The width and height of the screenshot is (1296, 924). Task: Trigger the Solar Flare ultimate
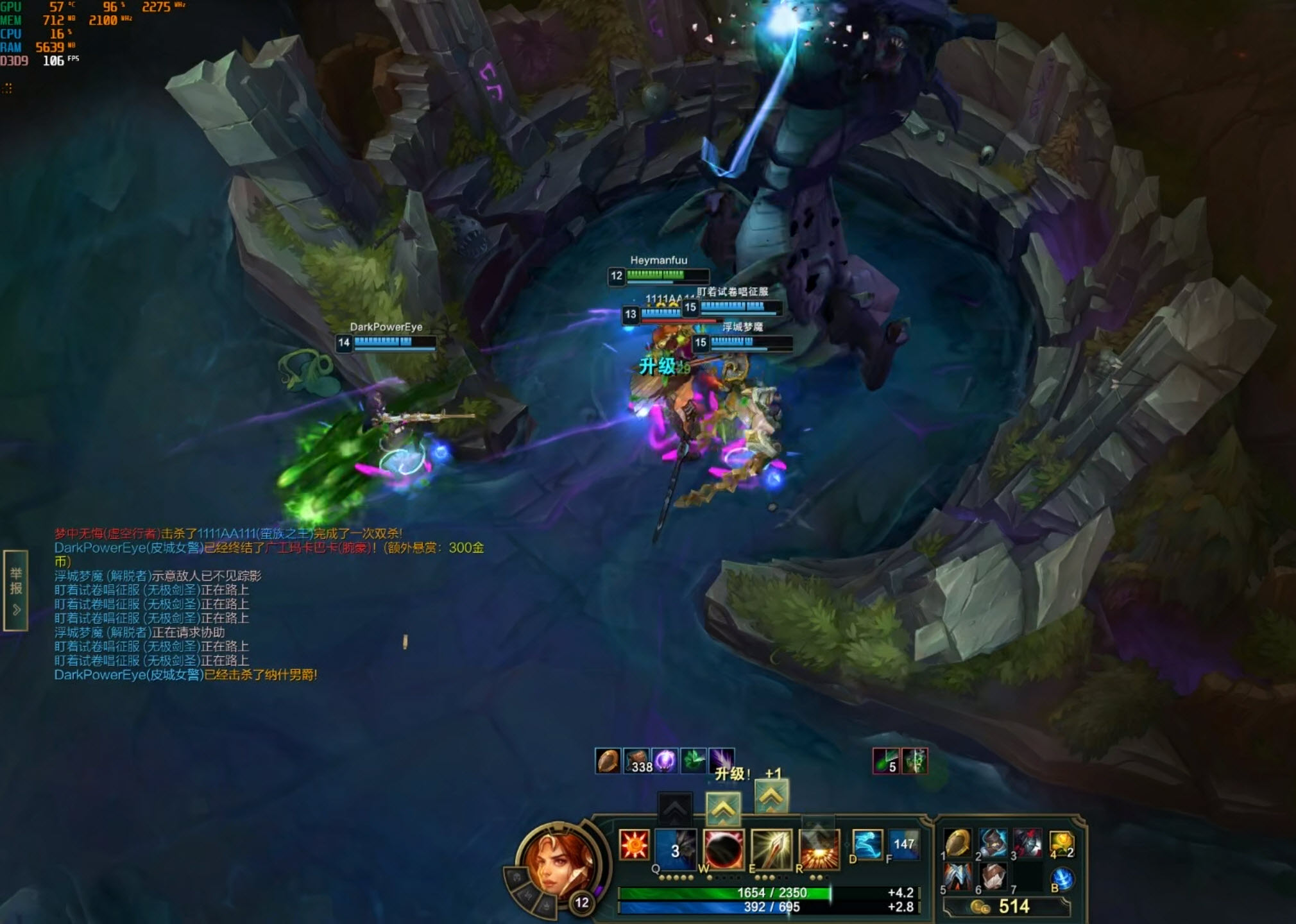pyautogui.click(x=819, y=850)
